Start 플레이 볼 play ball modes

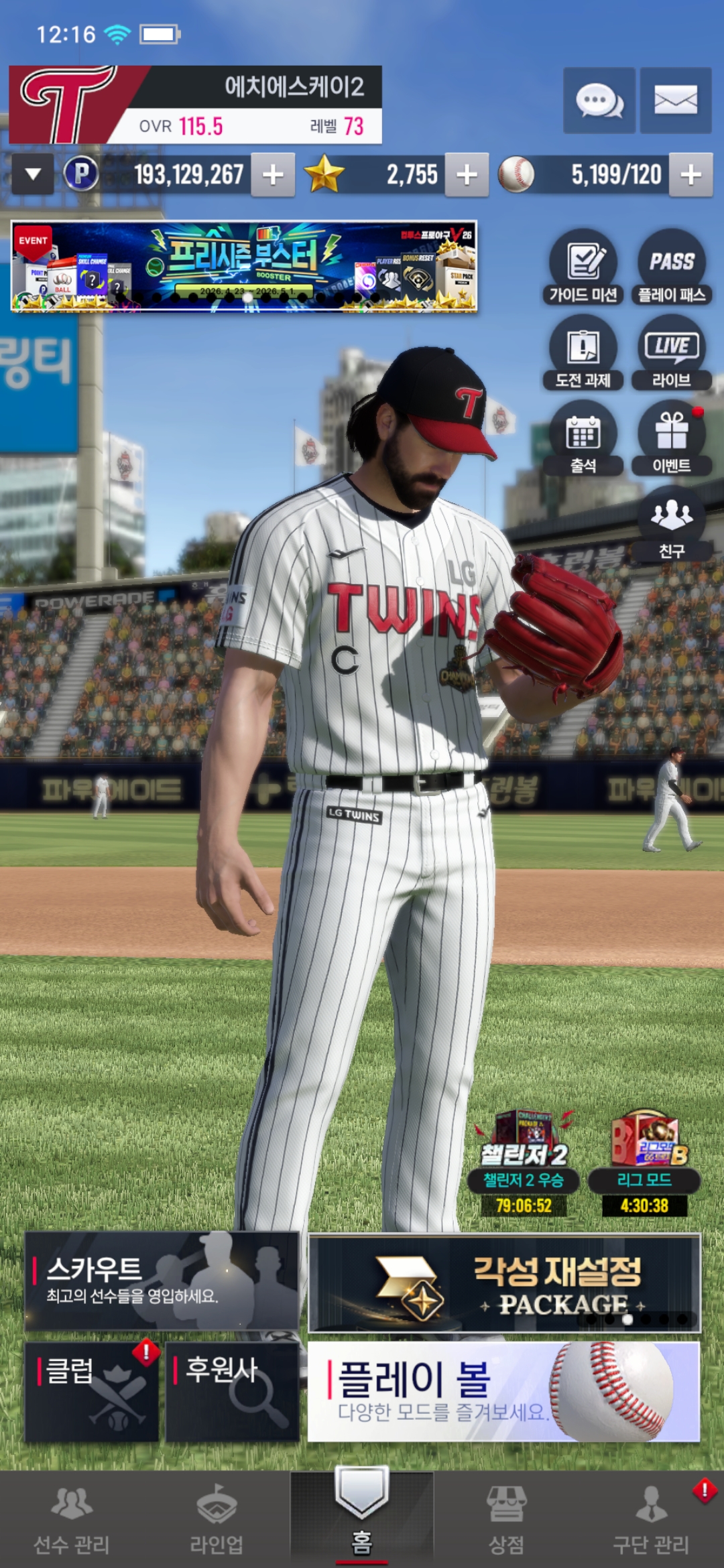[x=503, y=1391]
